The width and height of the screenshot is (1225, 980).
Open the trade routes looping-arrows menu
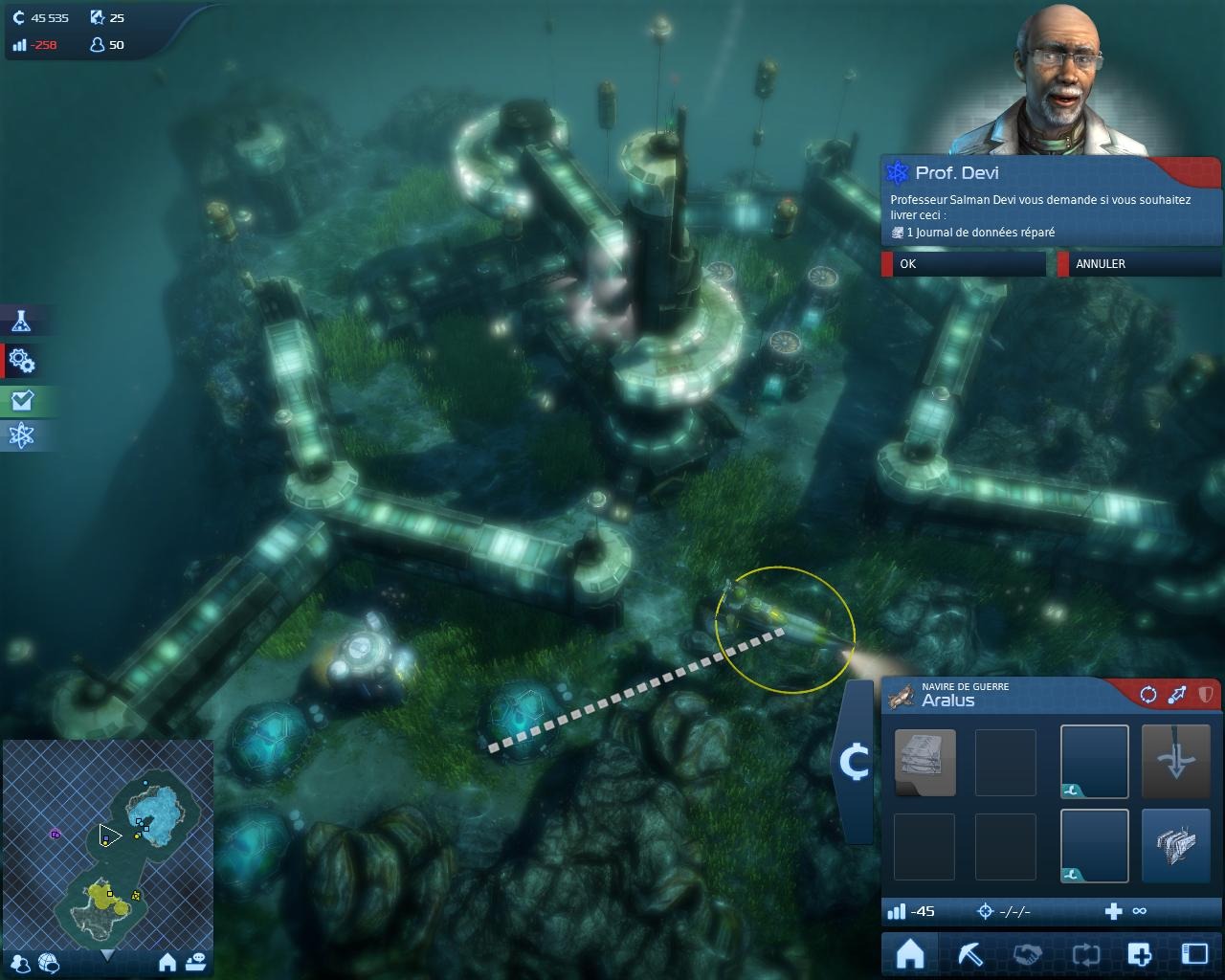tap(1086, 954)
